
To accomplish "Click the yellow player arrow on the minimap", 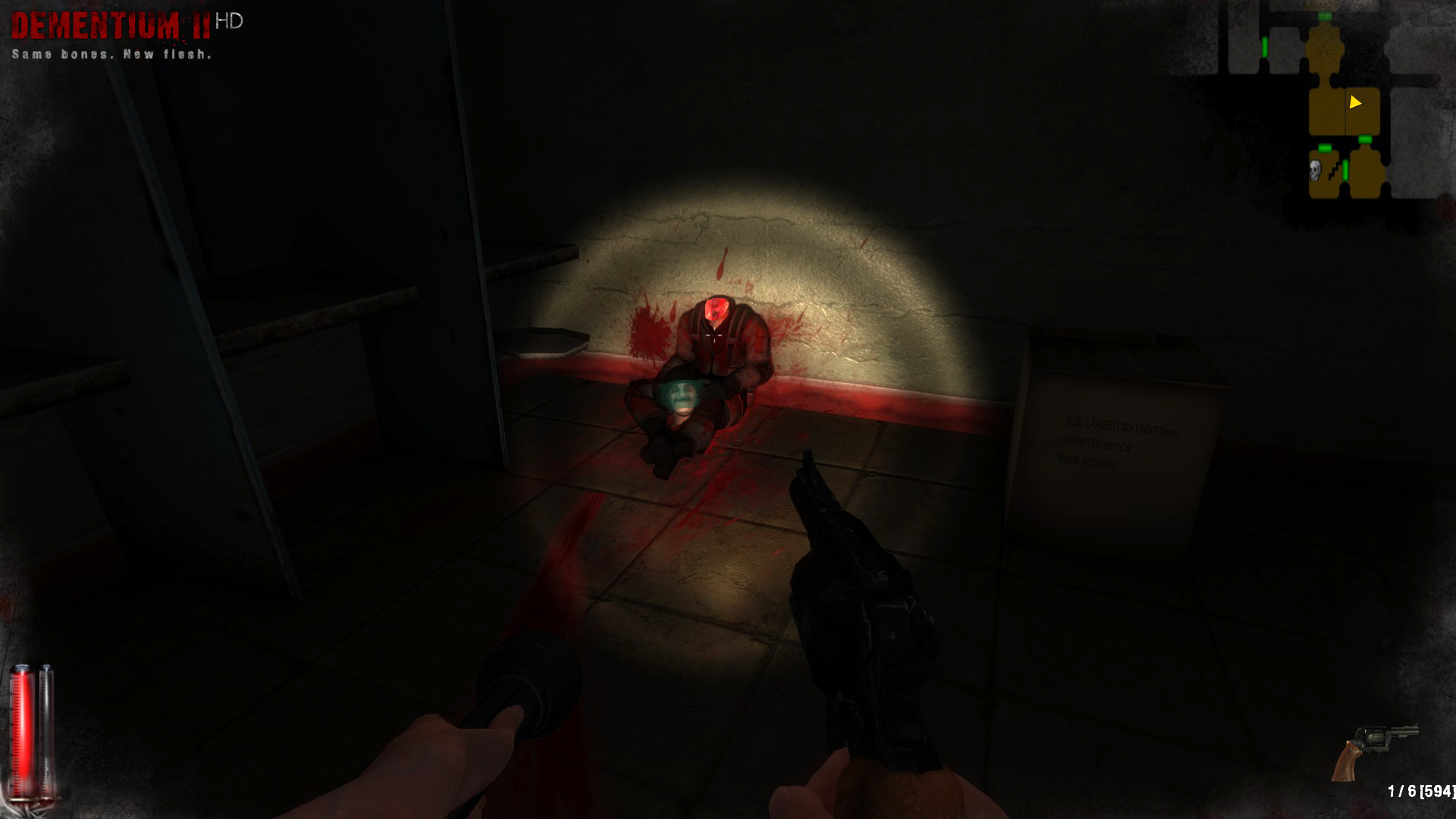I will pos(1355,102).
